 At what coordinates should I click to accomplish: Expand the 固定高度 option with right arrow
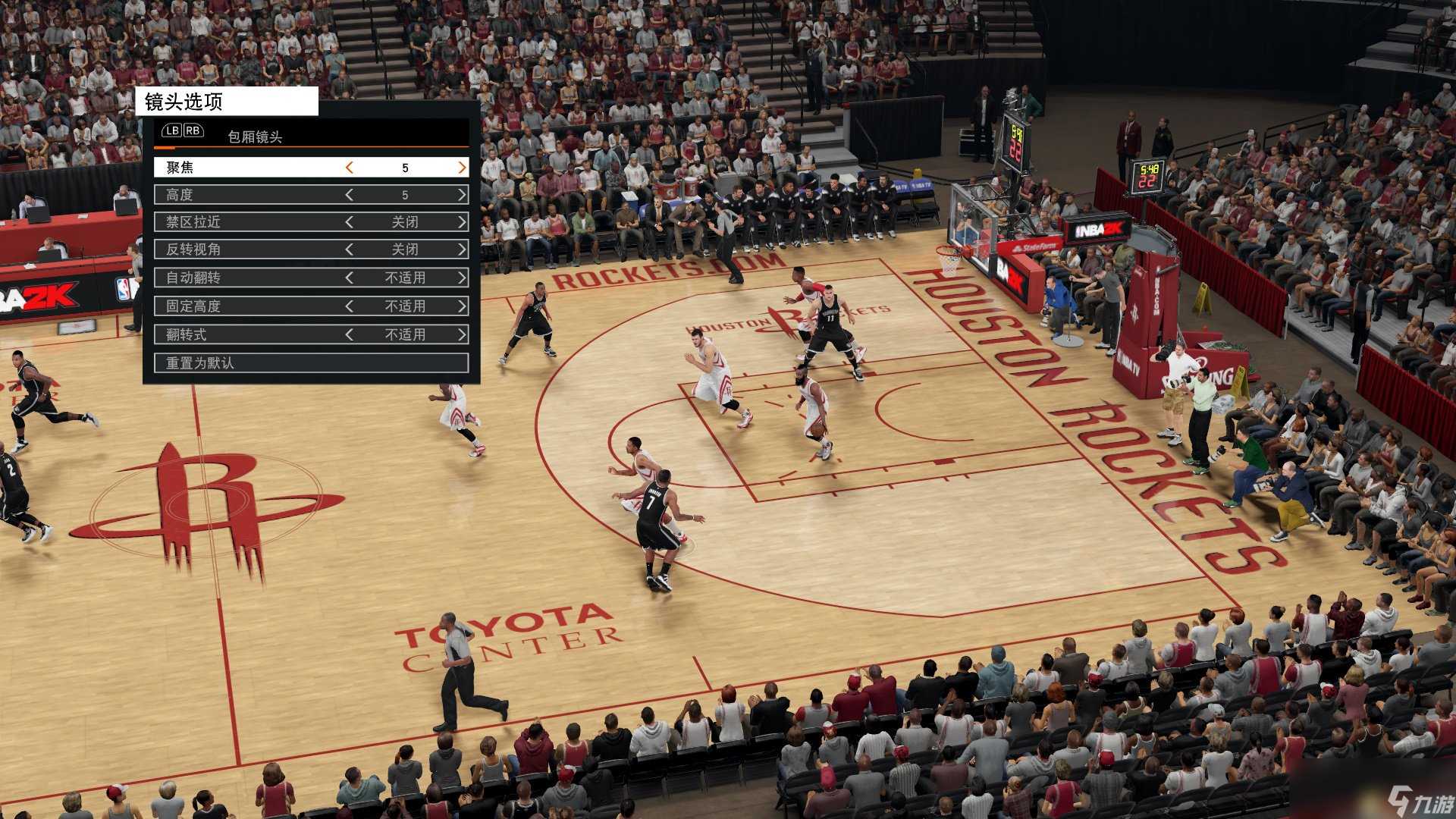tap(462, 306)
